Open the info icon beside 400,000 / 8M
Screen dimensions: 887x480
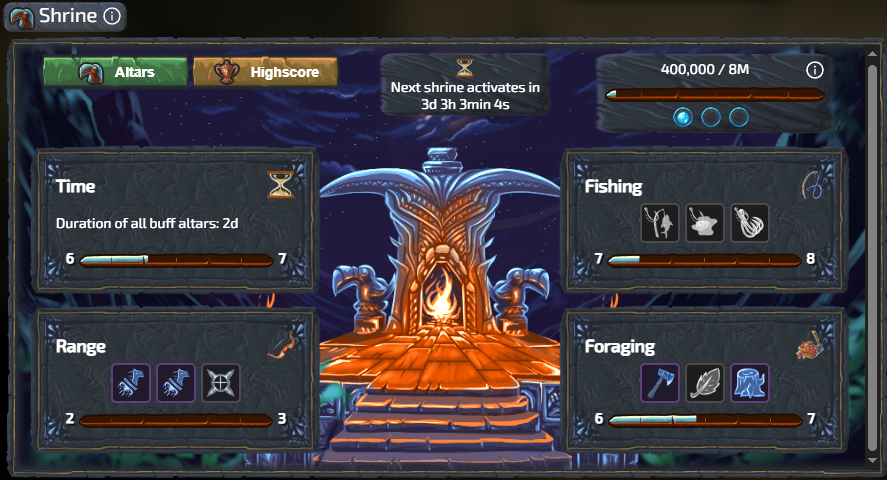(814, 70)
